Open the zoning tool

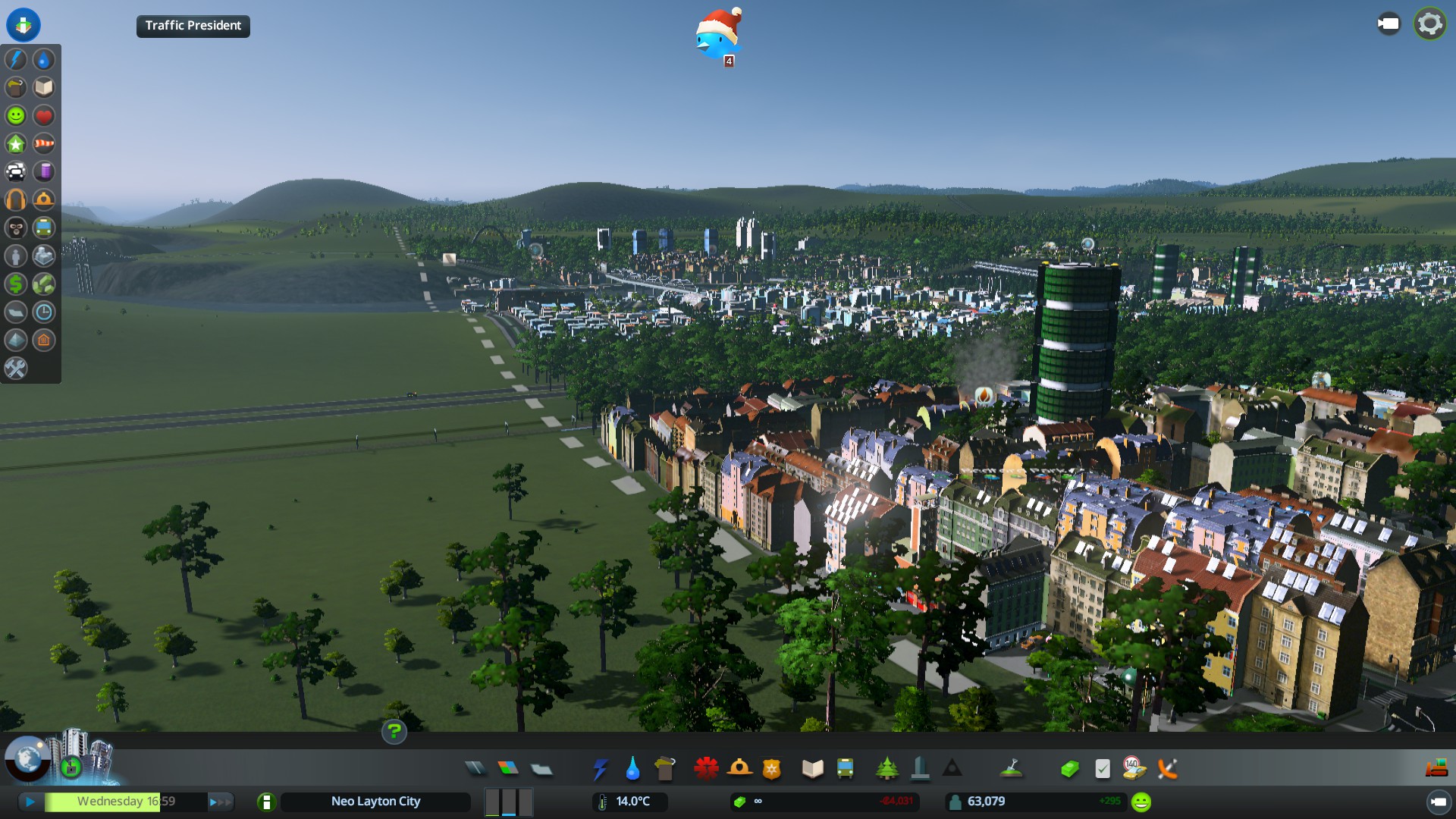(x=508, y=769)
